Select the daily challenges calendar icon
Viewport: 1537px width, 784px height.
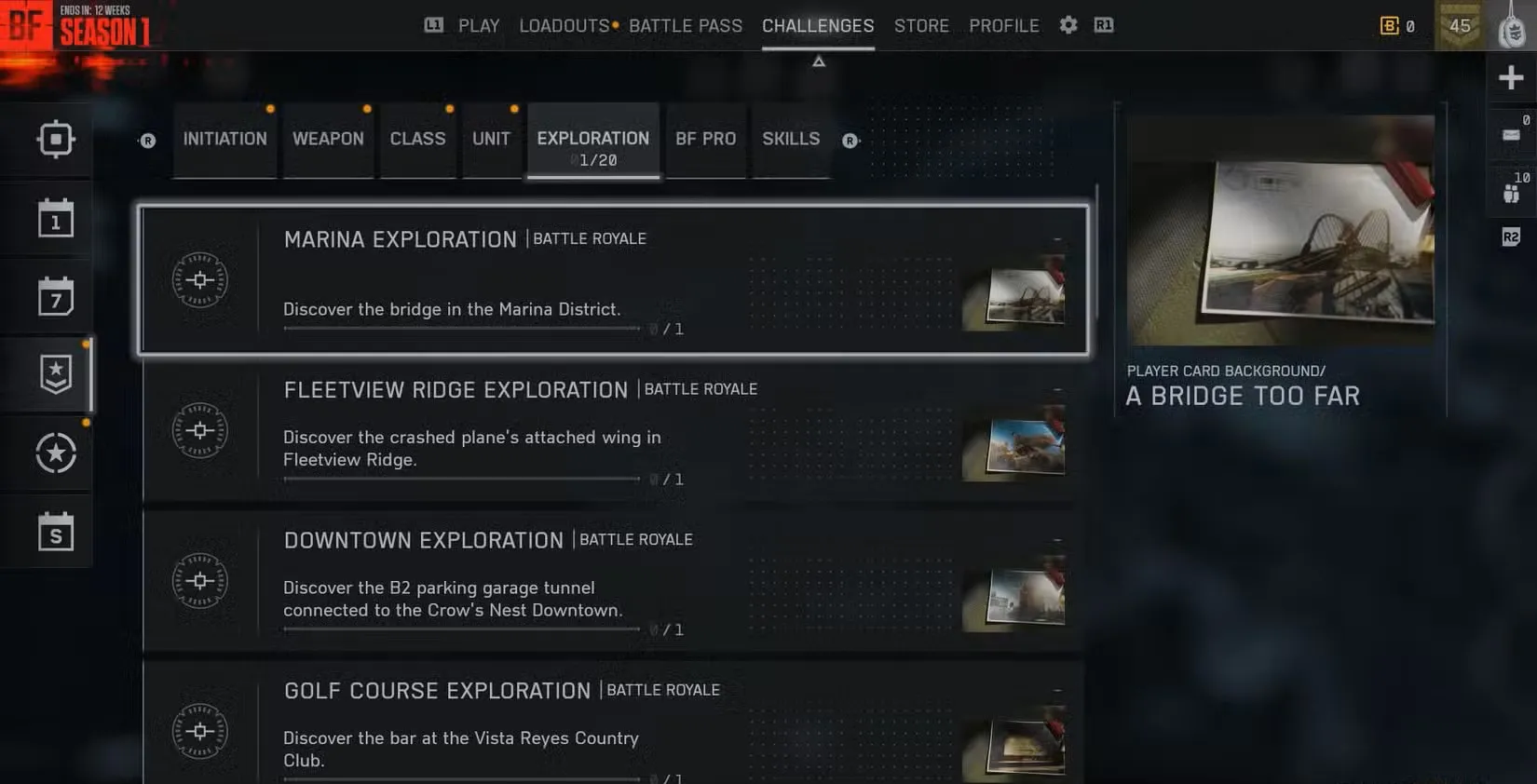coord(56,217)
